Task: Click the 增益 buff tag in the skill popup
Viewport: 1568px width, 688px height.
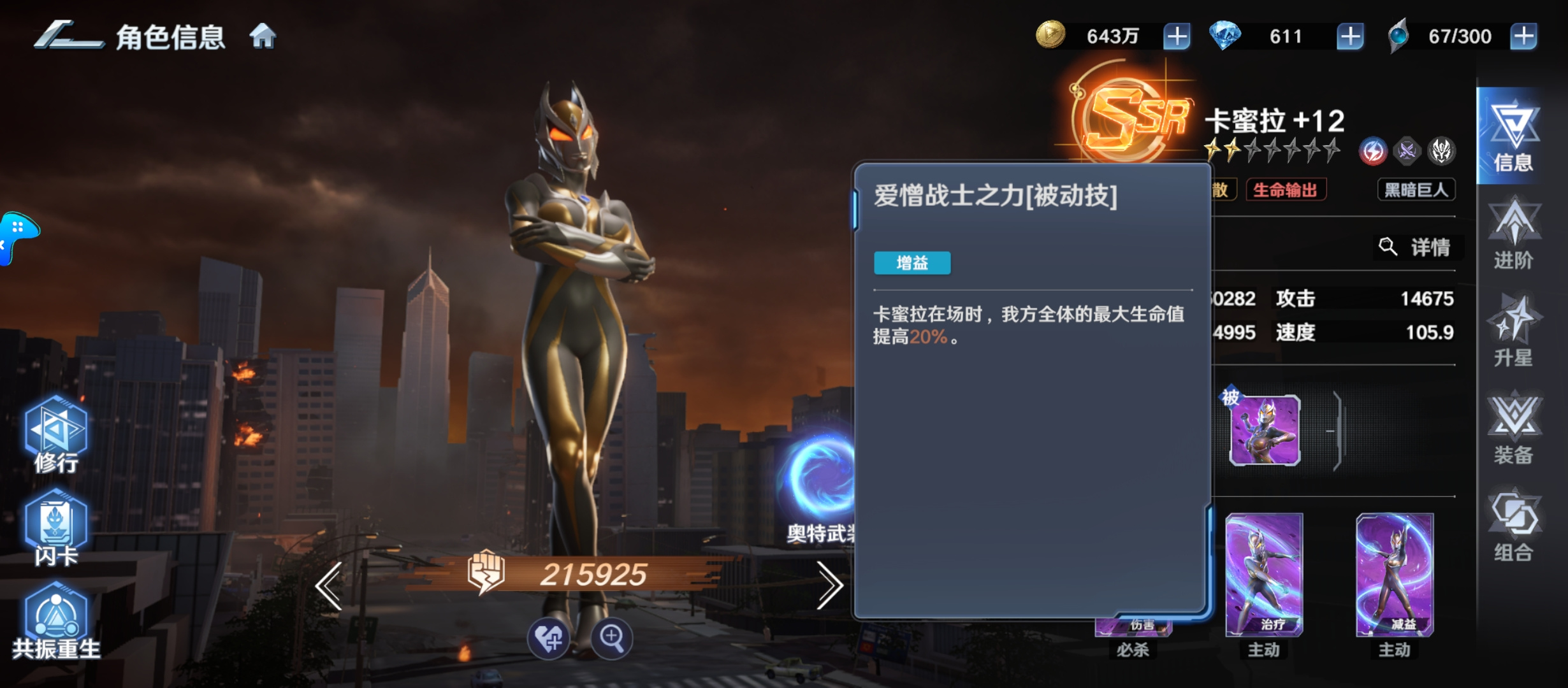Action: [913, 262]
